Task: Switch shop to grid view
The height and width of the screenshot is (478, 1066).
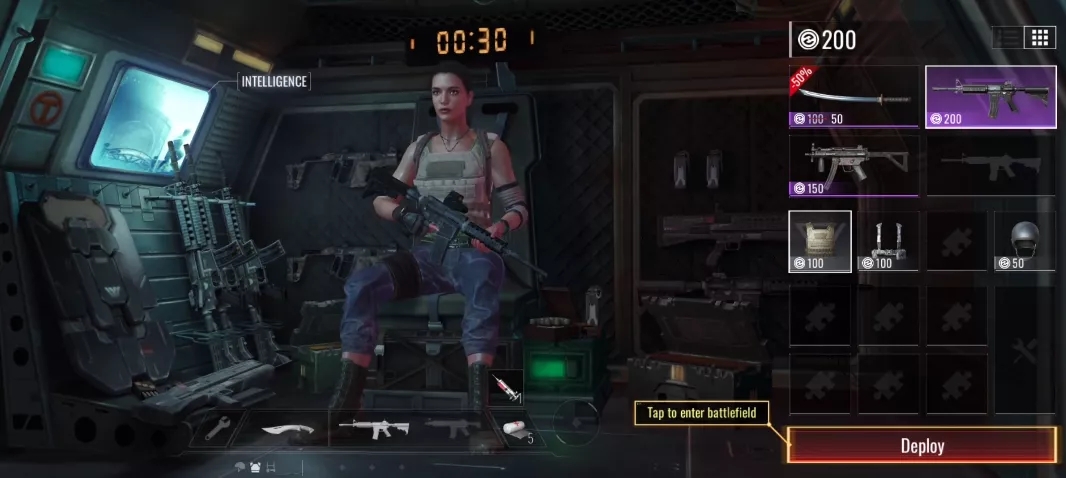Action: [x=1040, y=38]
